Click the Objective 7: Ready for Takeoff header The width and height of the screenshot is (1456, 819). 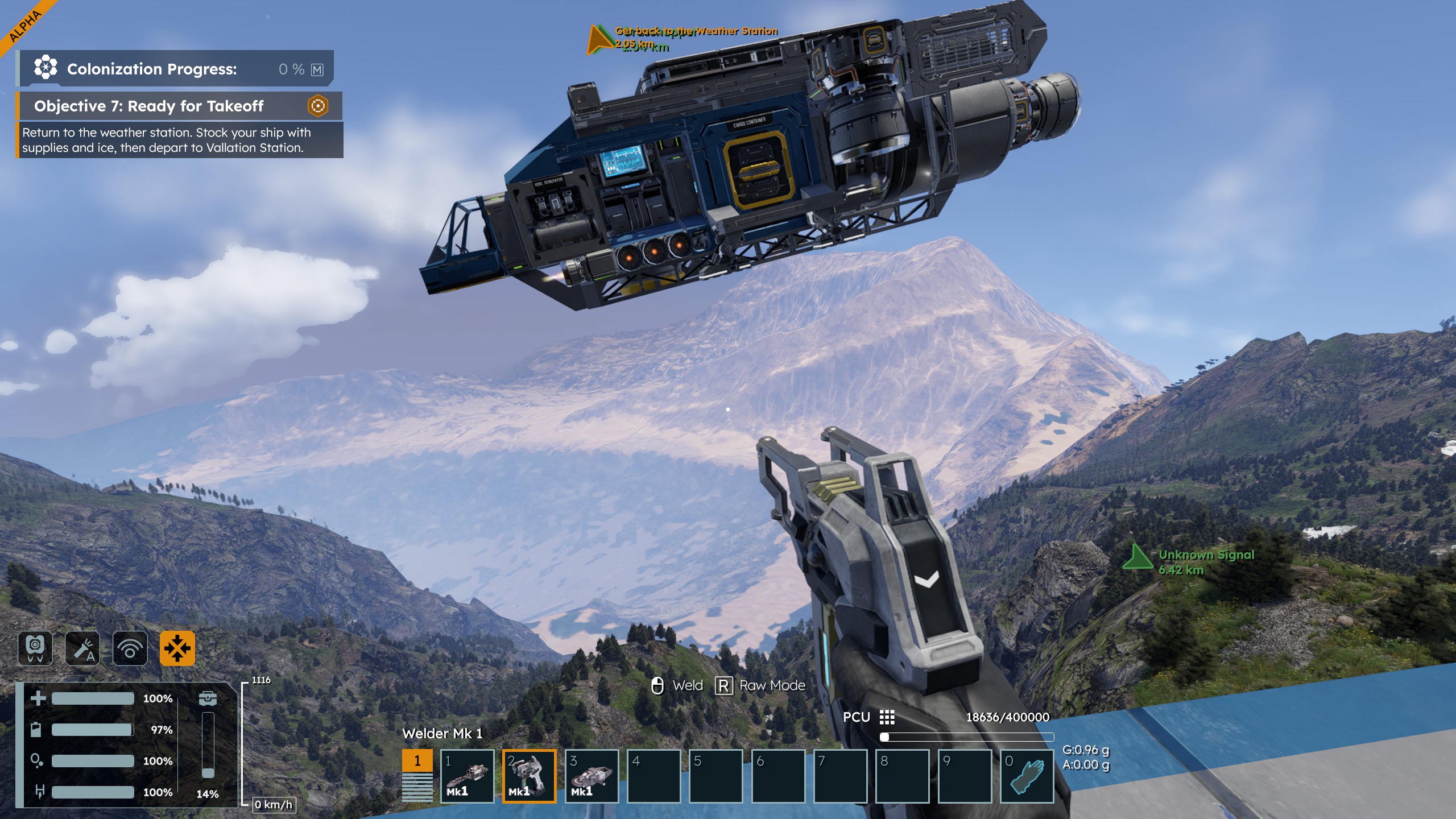click(149, 106)
